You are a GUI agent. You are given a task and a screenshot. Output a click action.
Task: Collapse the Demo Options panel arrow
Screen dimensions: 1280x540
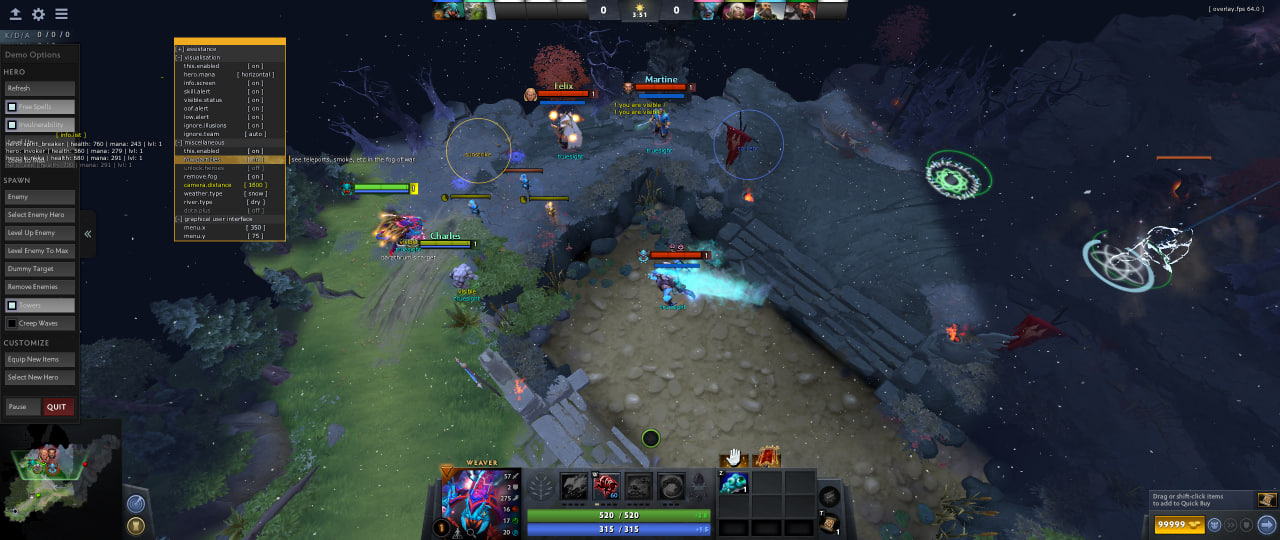[88, 234]
